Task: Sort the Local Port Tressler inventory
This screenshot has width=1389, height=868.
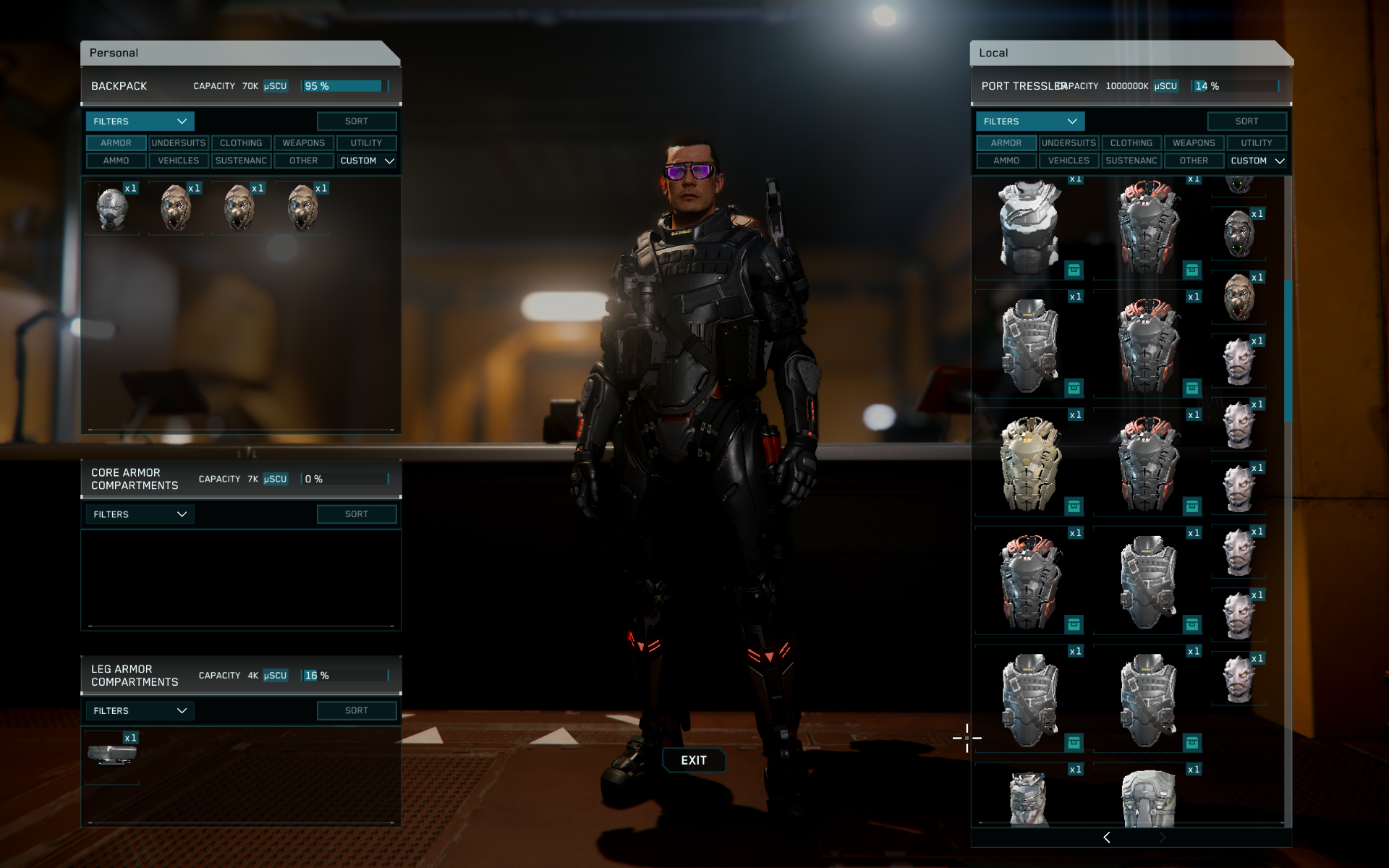Action: tap(1246, 122)
